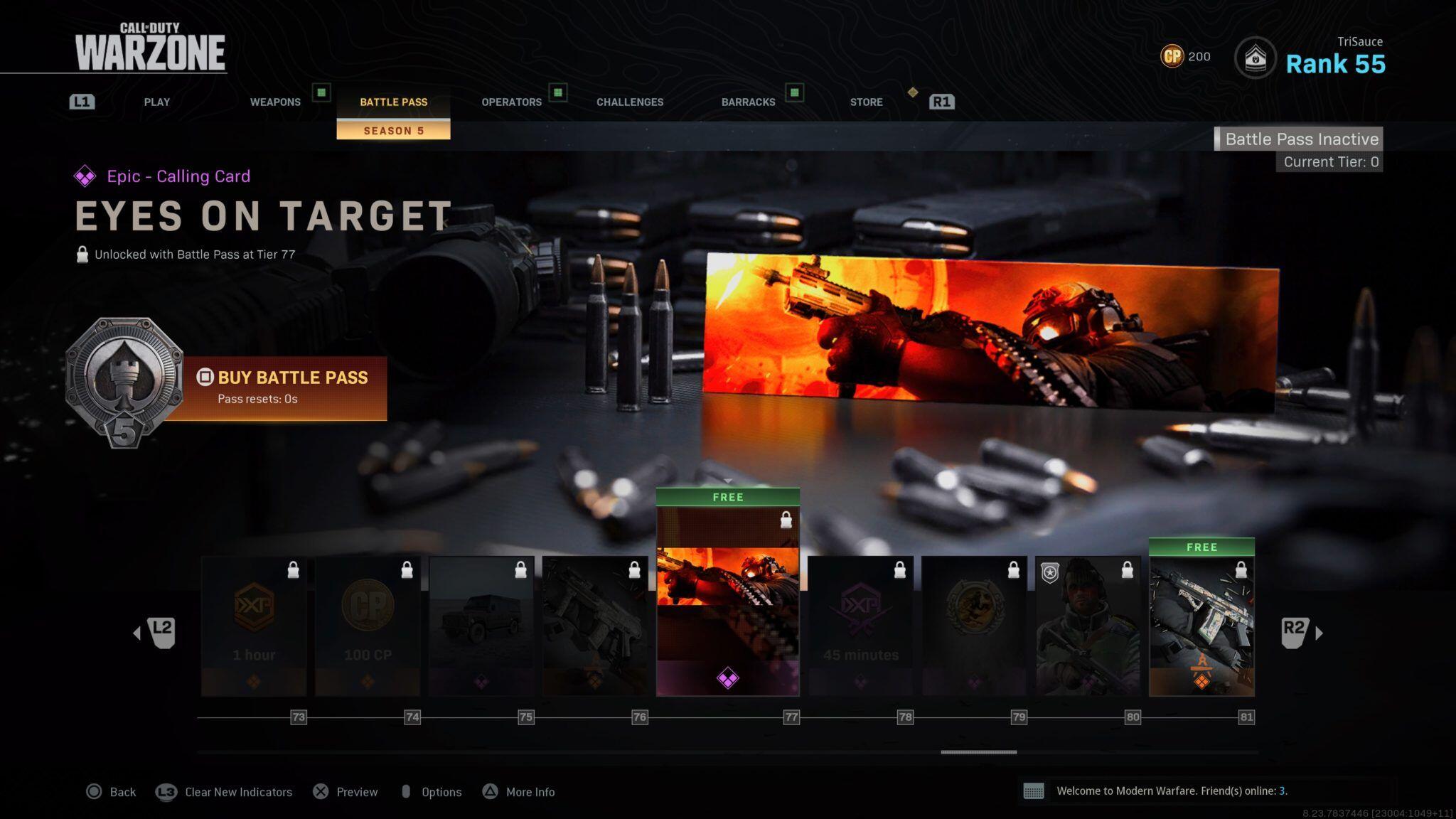
Task: Click the player rank emblem icon
Action: [1255, 58]
